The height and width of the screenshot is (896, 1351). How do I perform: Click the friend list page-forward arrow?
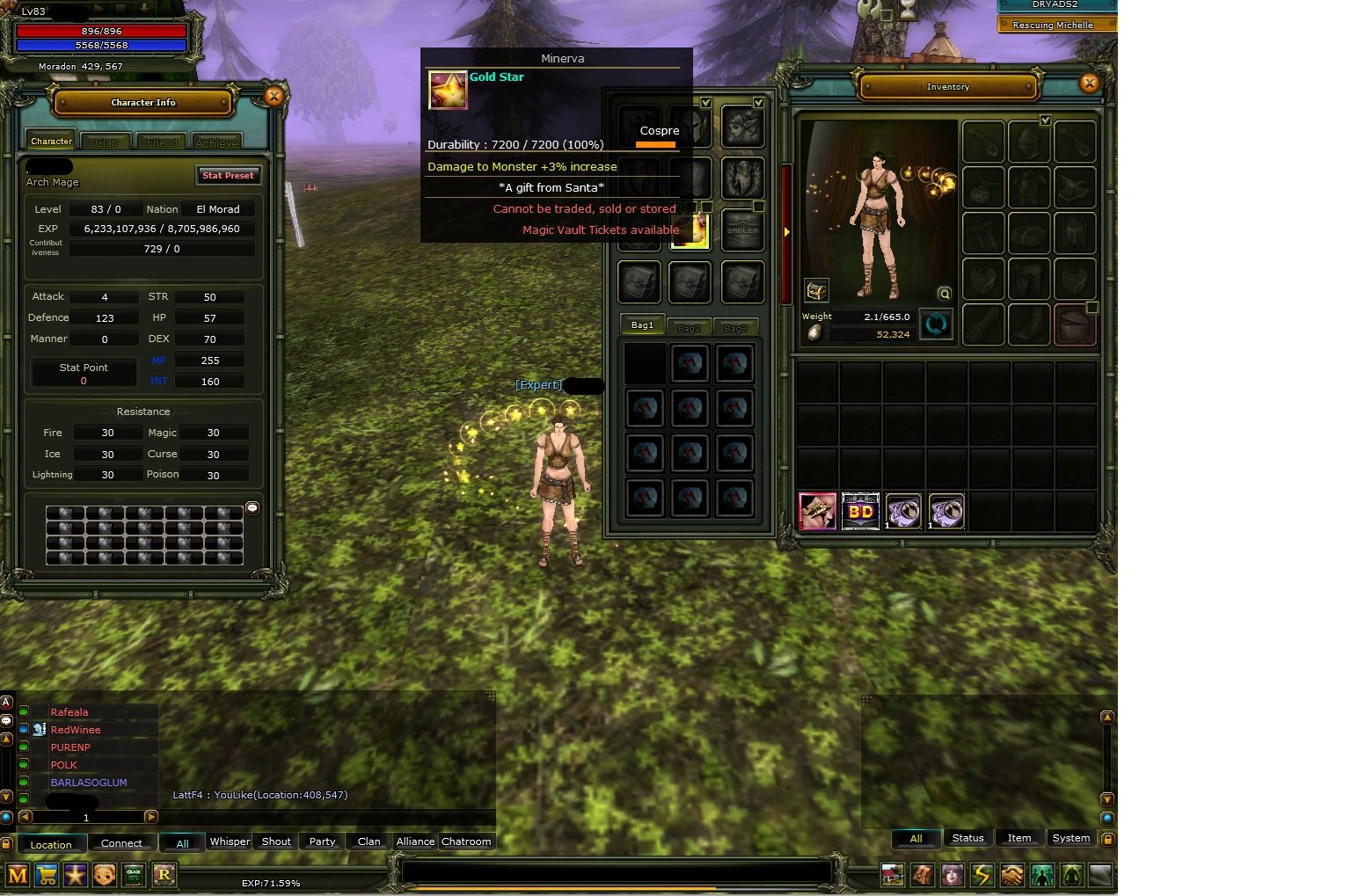(150, 817)
